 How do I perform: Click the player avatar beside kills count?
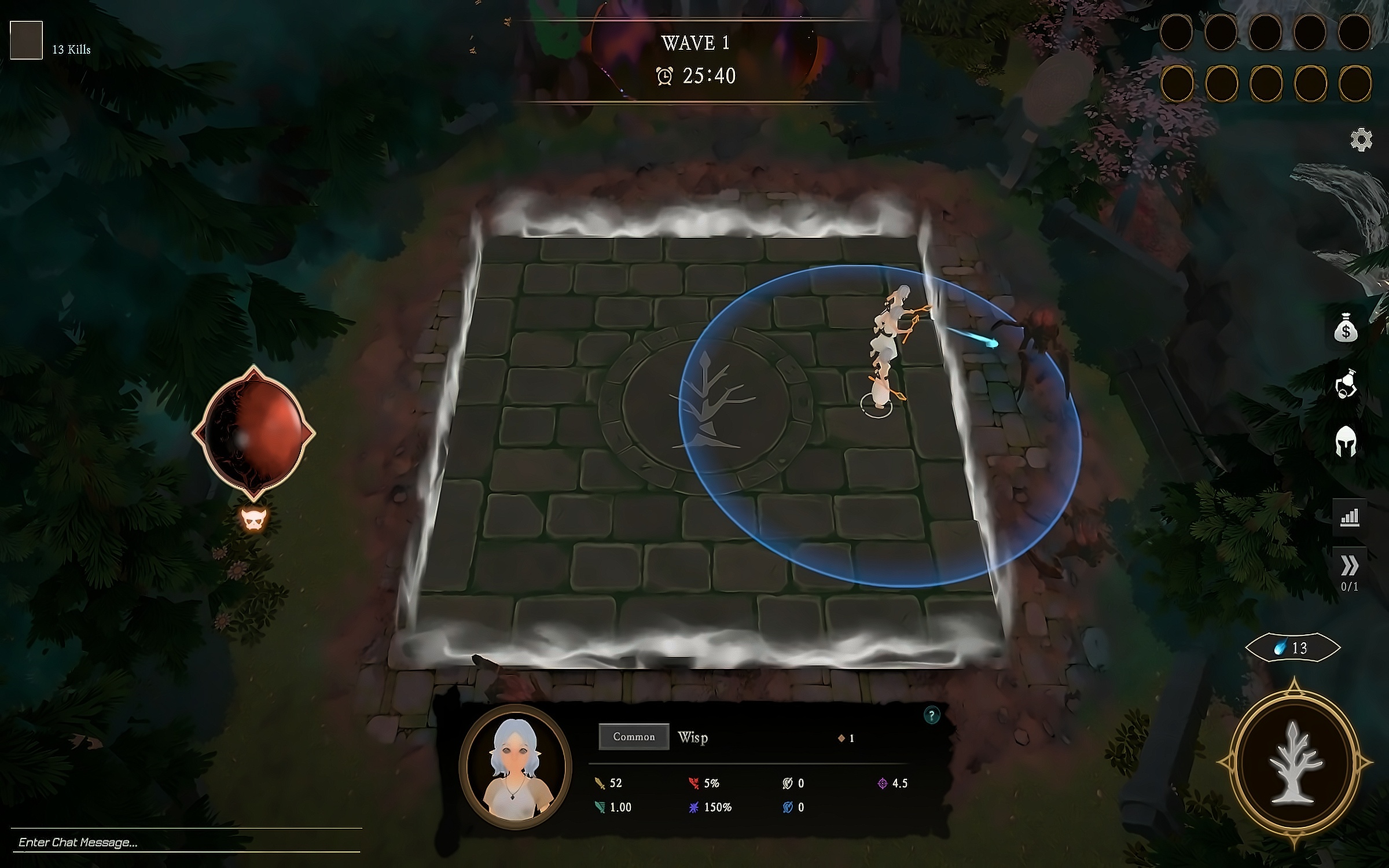[26, 40]
